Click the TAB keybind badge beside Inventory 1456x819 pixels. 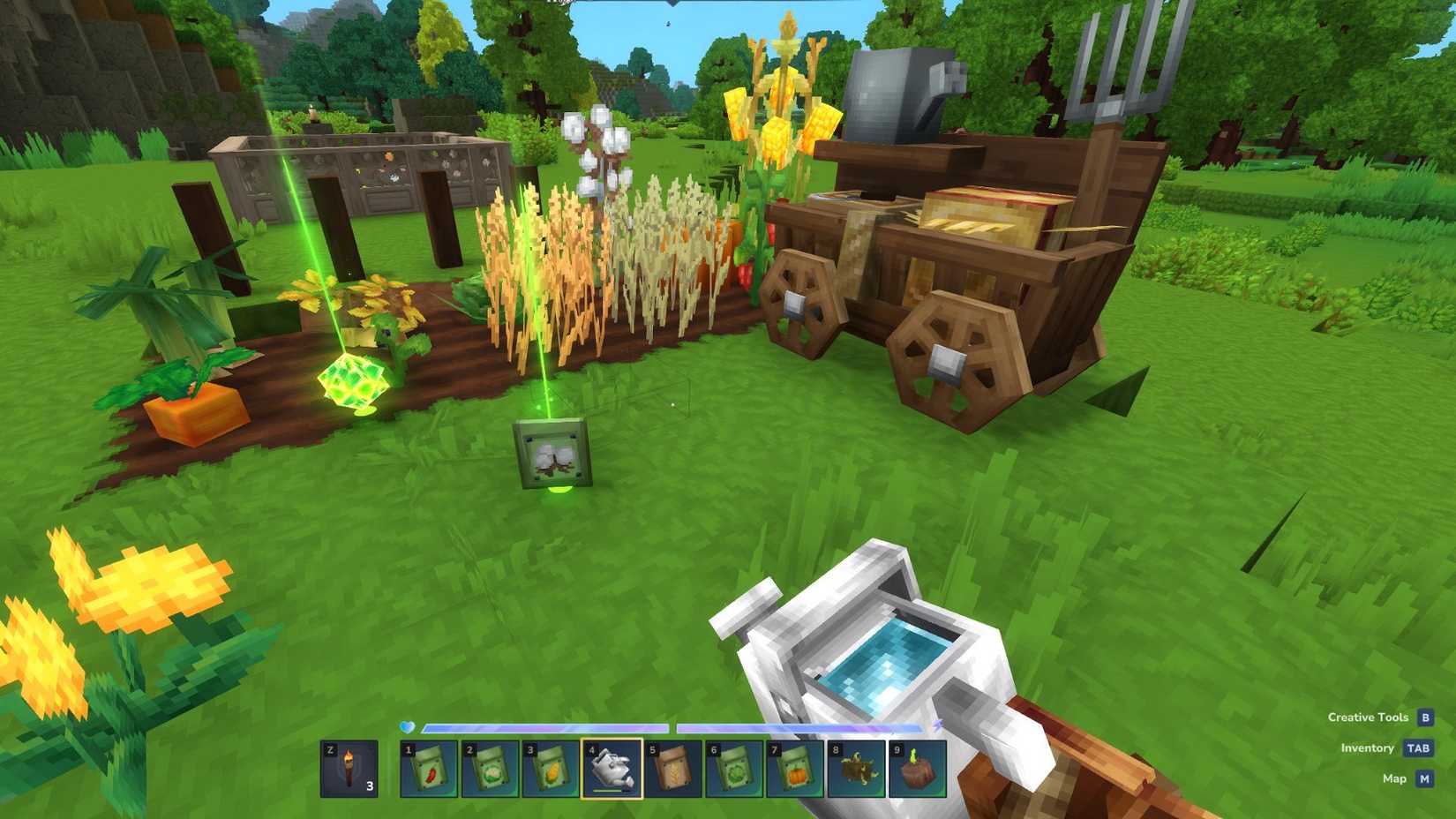tap(1417, 748)
